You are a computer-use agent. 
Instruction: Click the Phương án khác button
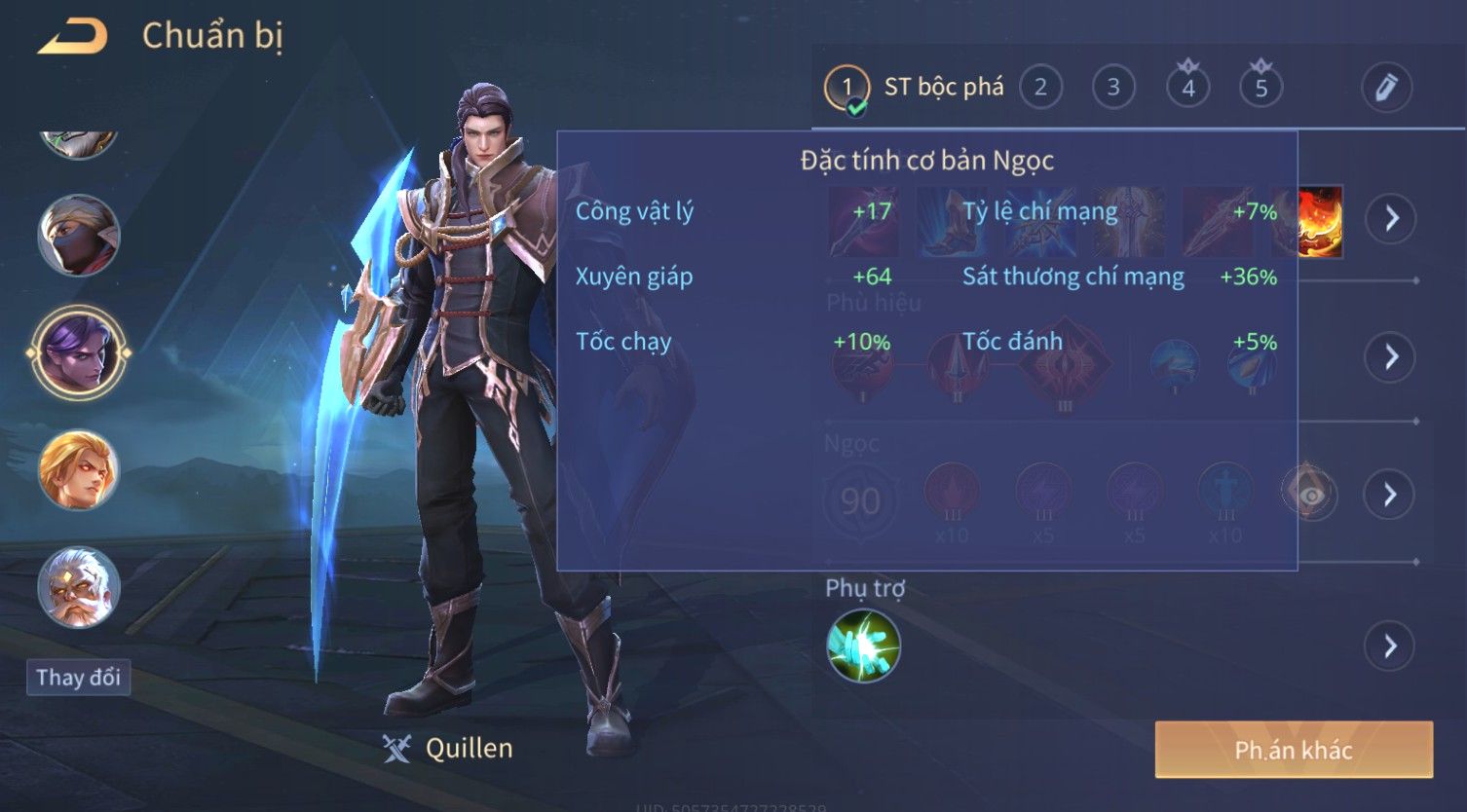coord(1294,750)
